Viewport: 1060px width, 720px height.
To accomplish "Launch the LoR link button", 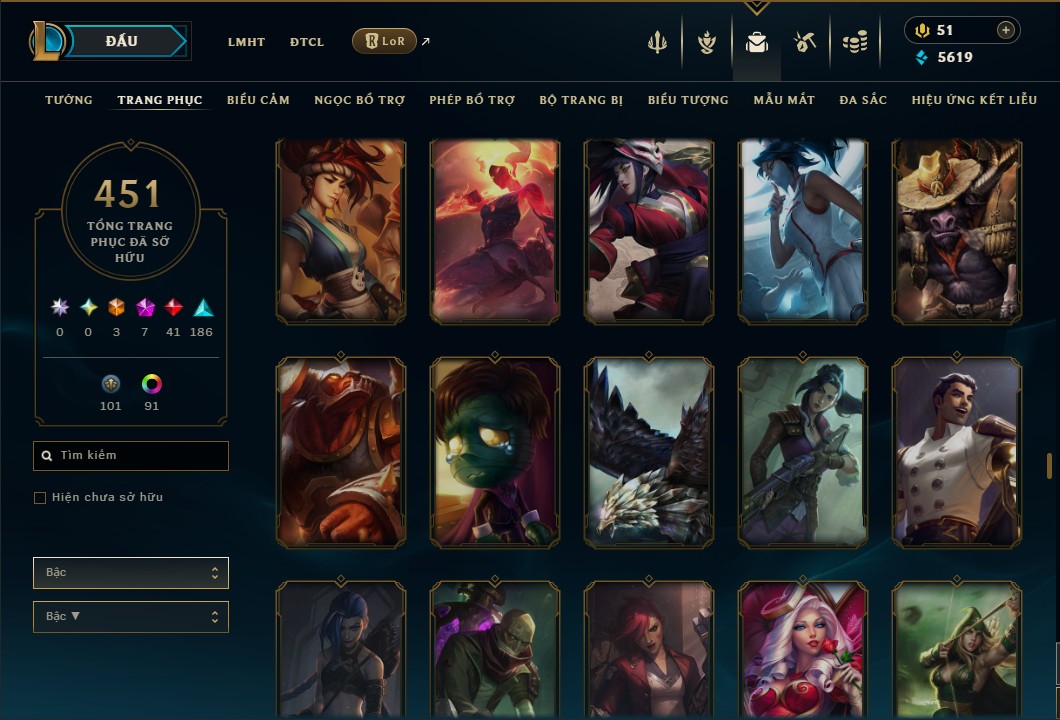I will (385, 41).
